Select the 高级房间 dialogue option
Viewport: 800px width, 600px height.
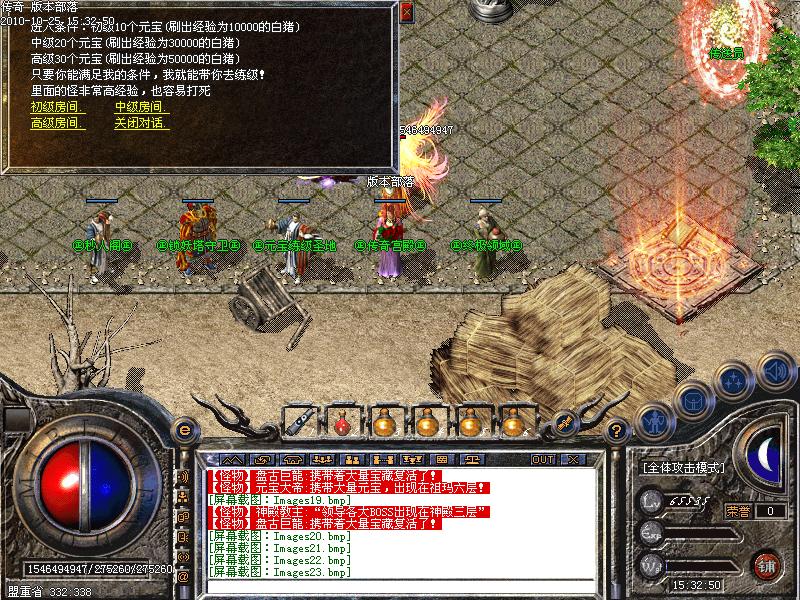tap(58, 124)
